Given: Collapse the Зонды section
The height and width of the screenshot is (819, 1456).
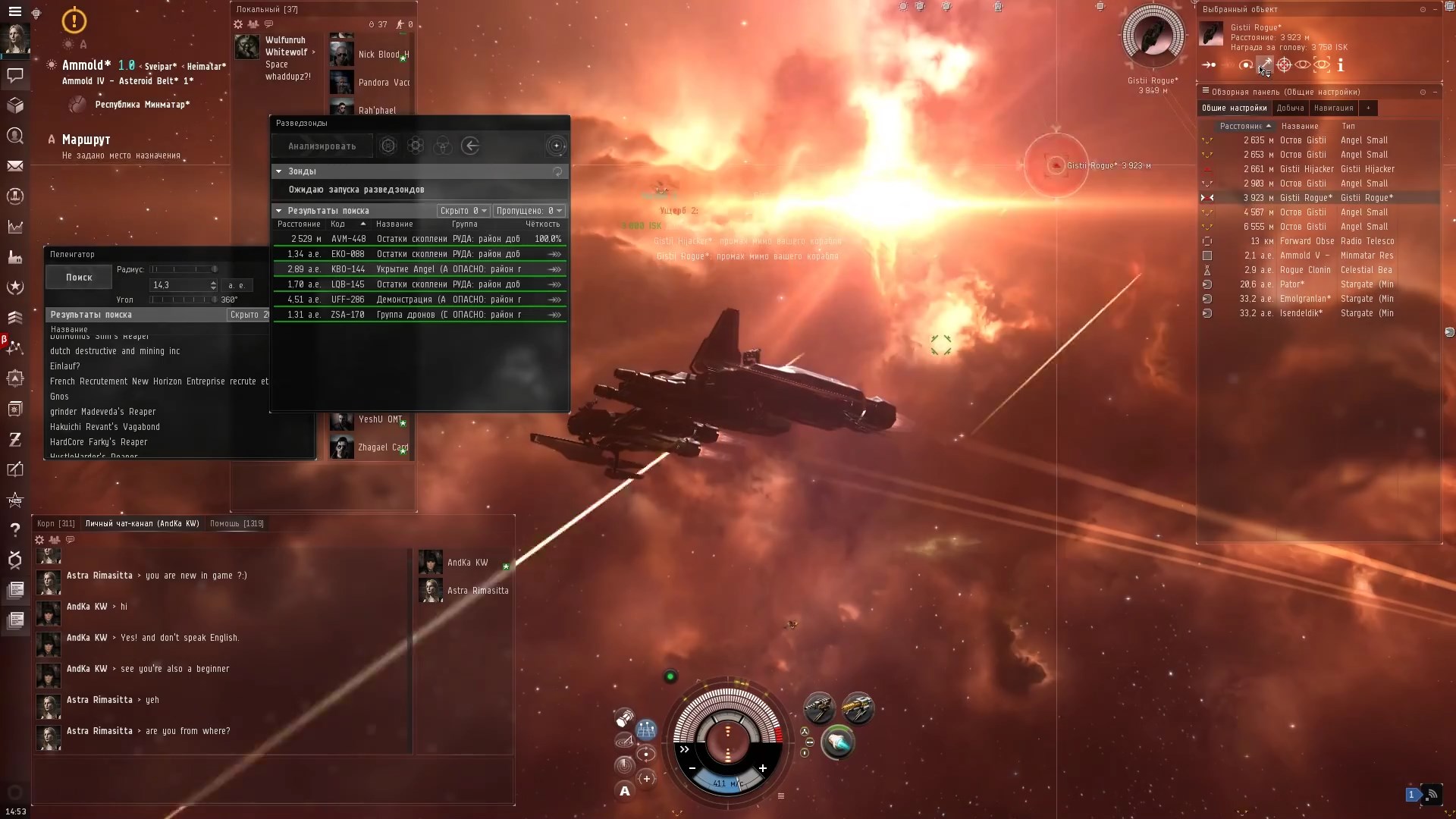Looking at the screenshot, I should (x=279, y=171).
